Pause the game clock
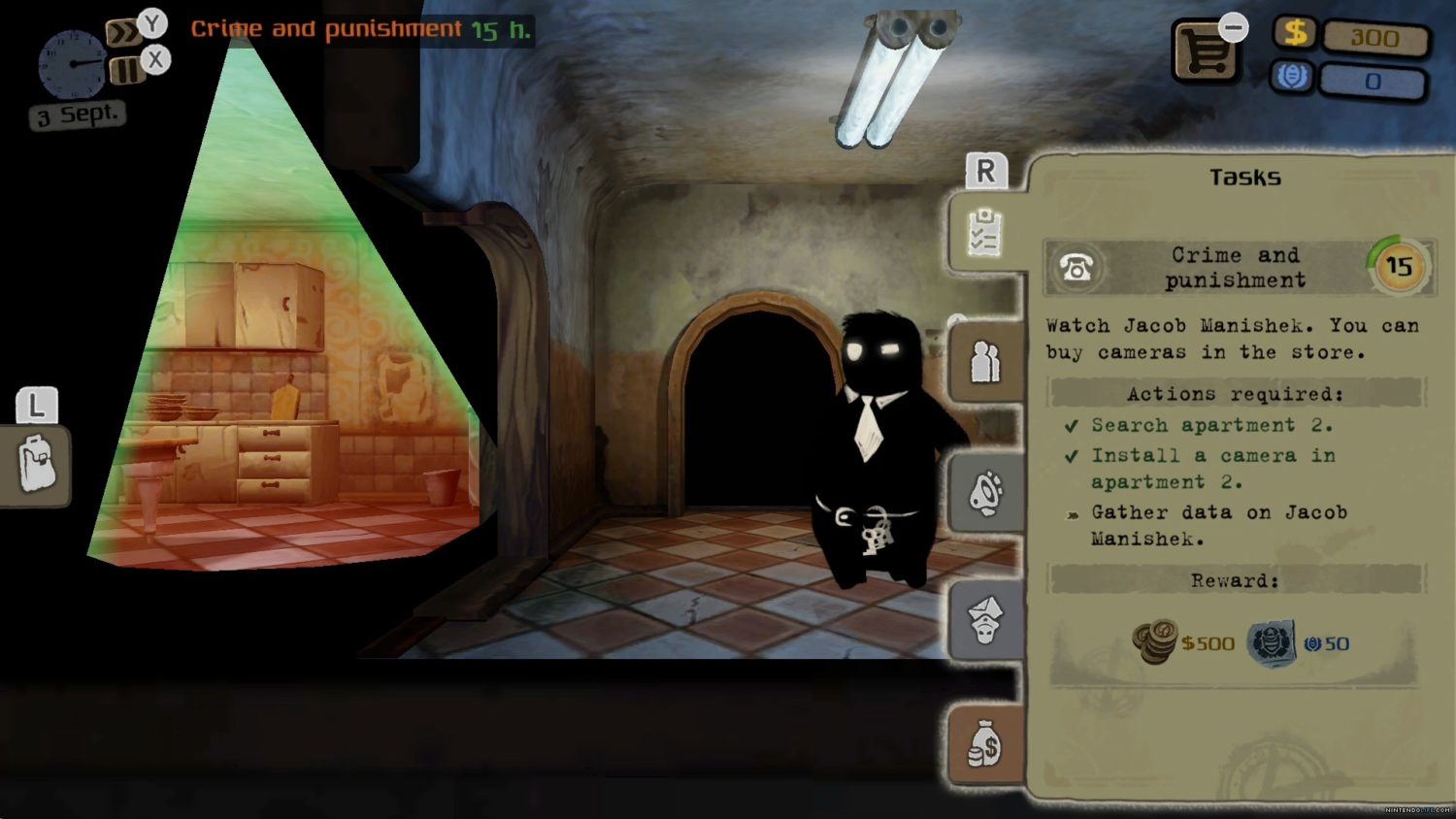Screen dimensions: 1456x819 [x=124, y=70]
